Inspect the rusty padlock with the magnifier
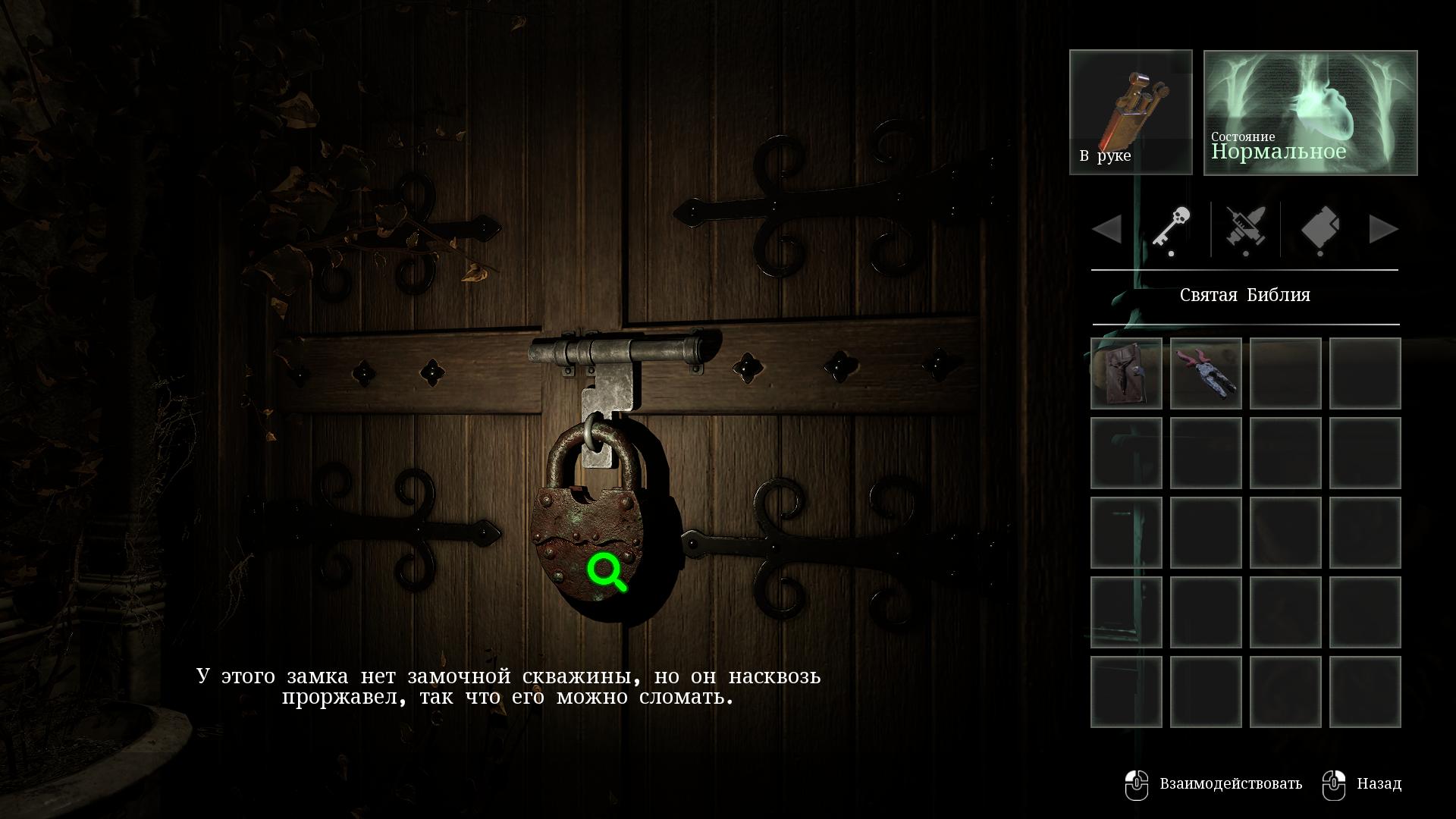The width and height of the screenshot is (1456, 819). point(606,571)
